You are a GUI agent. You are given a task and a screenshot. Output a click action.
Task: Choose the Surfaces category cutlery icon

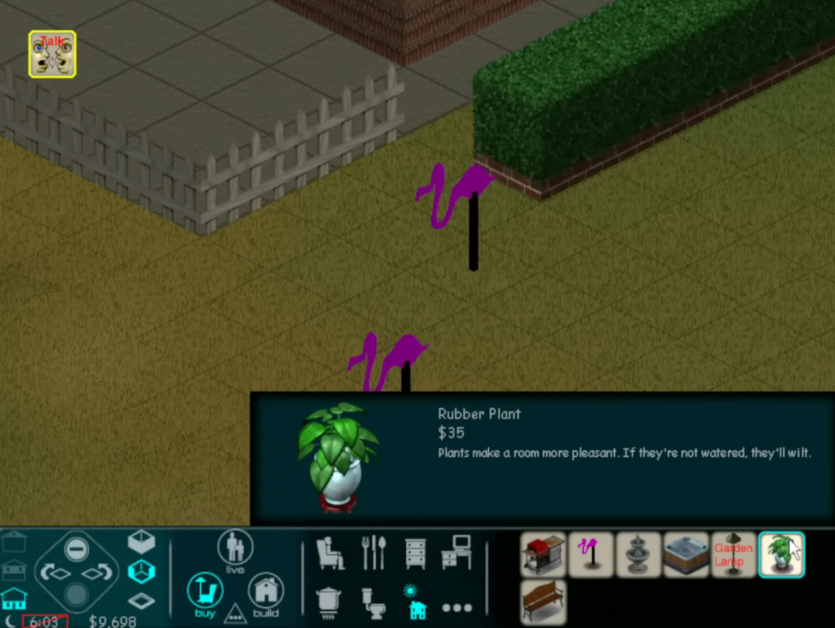372,553
